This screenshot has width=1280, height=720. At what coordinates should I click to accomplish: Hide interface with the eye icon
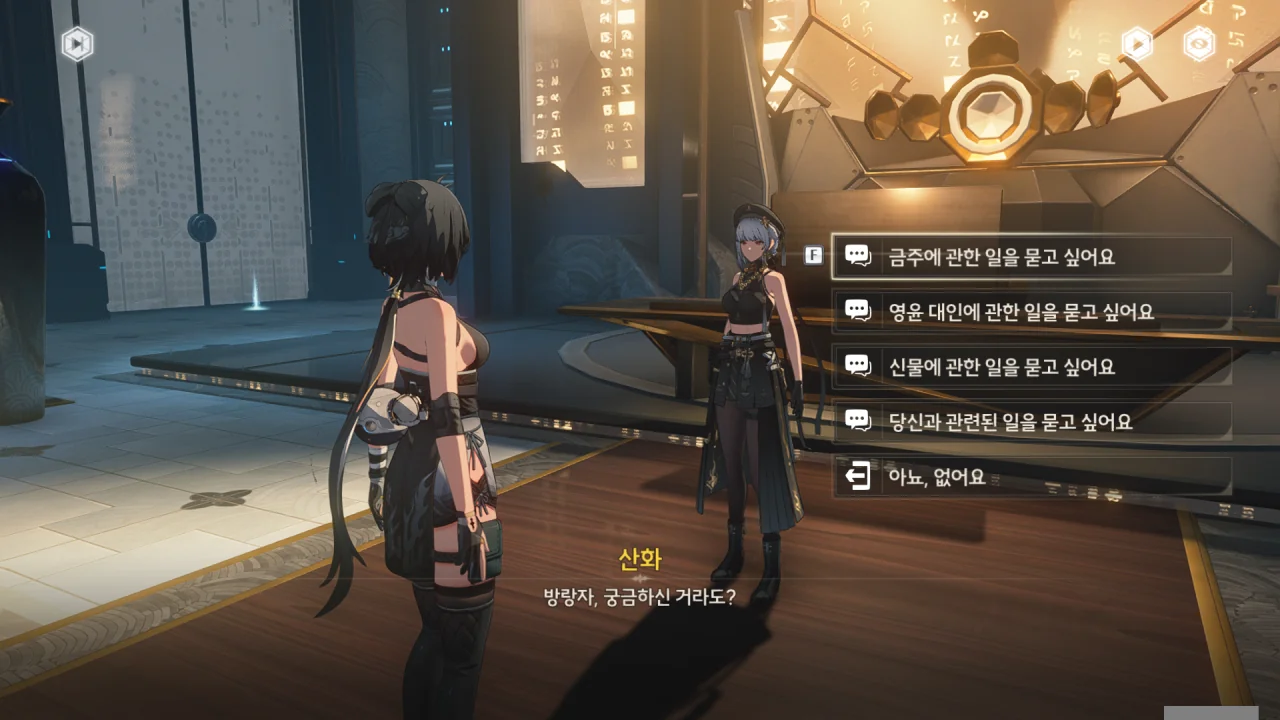tap(1199, 44)
